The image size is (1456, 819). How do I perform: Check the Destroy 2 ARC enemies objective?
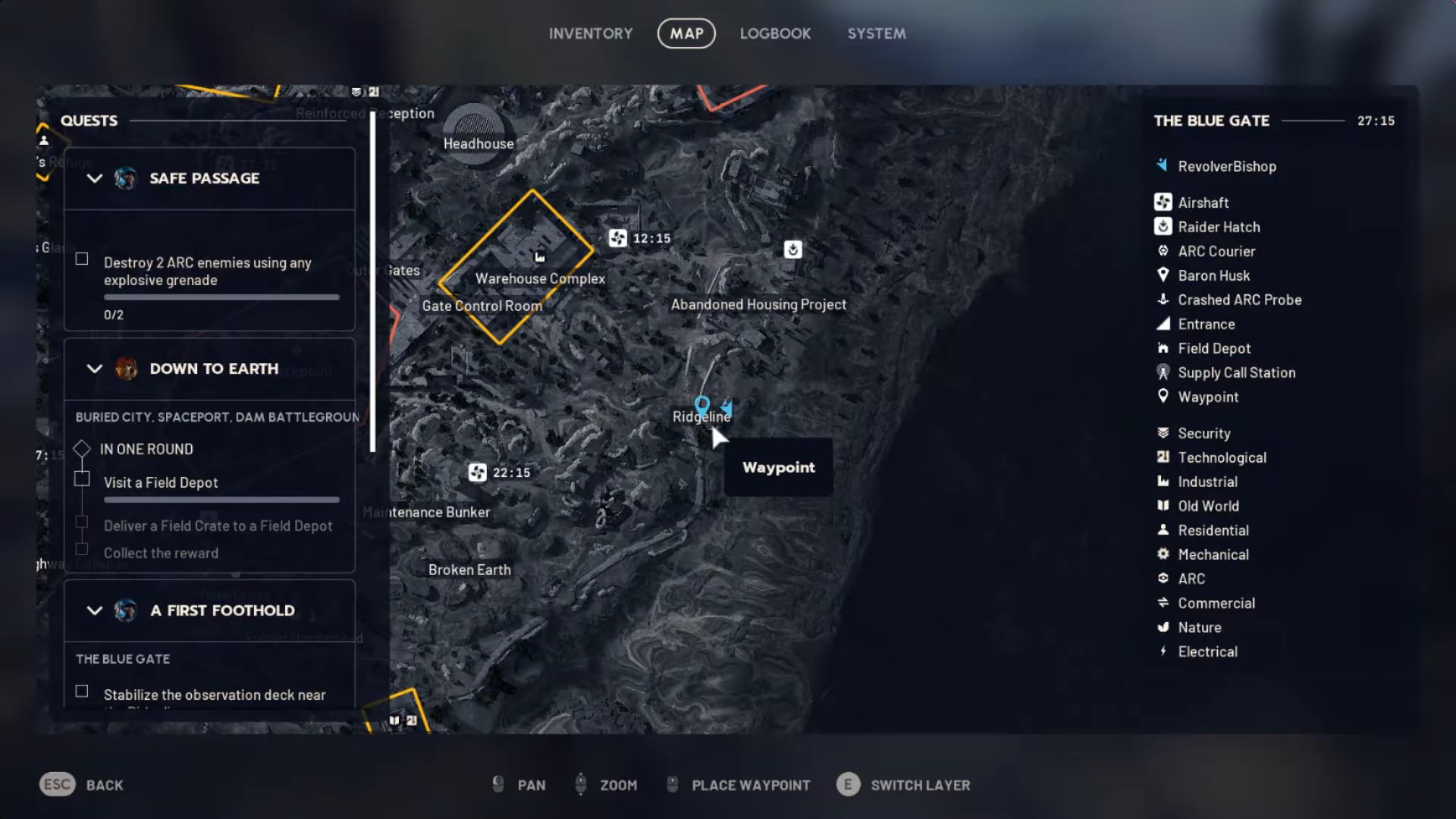81,259
